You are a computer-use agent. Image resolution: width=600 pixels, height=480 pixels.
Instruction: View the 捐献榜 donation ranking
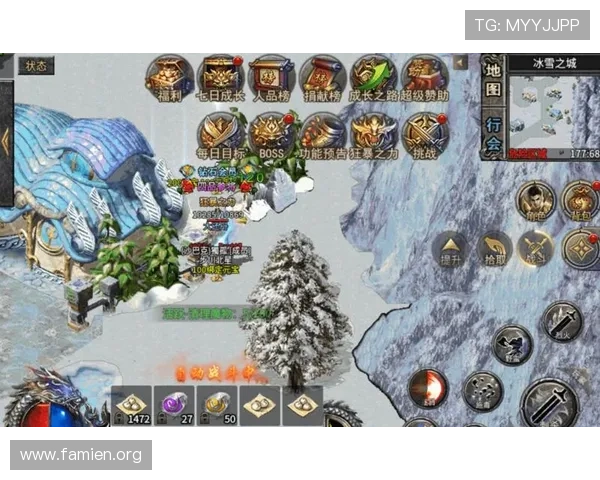click(322, 77)
